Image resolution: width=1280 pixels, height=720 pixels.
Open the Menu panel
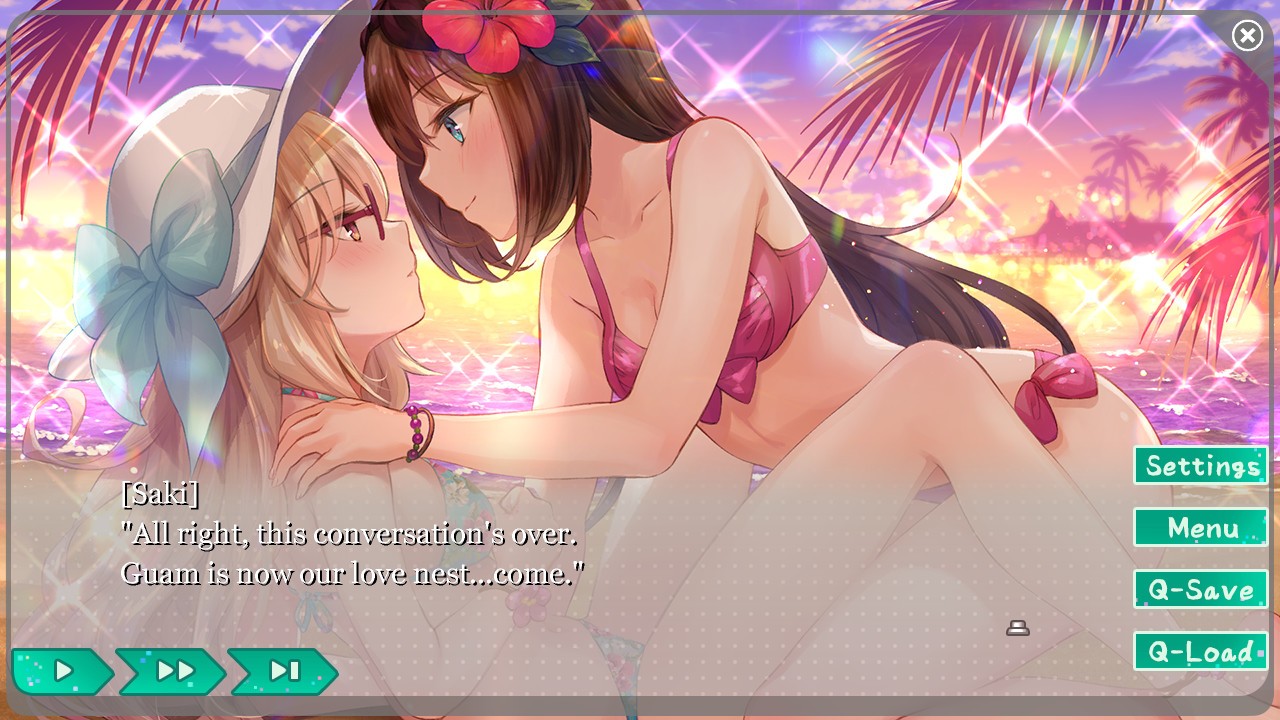(x=1199, y=528)
